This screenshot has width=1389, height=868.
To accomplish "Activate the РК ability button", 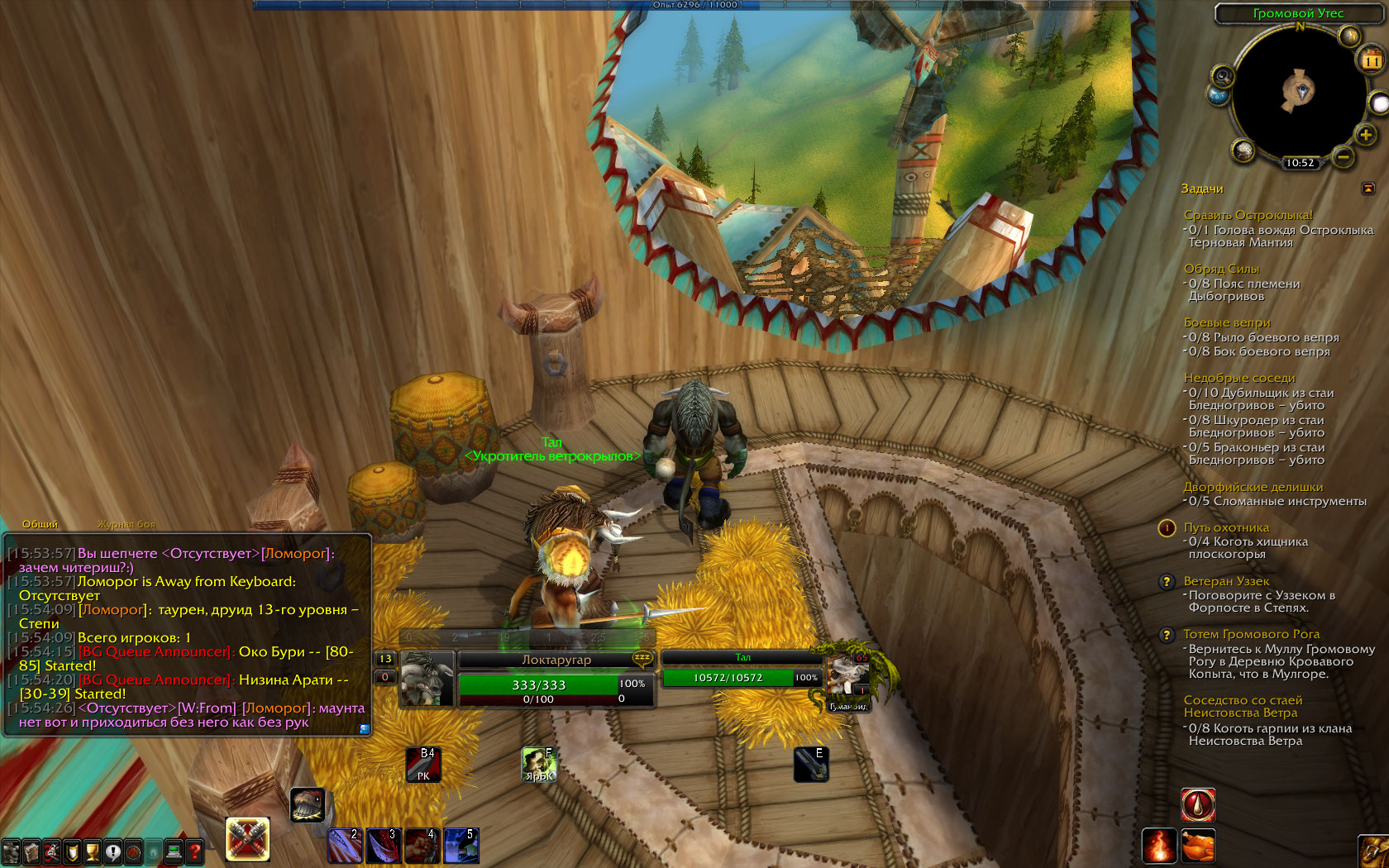I will [423, 765].
